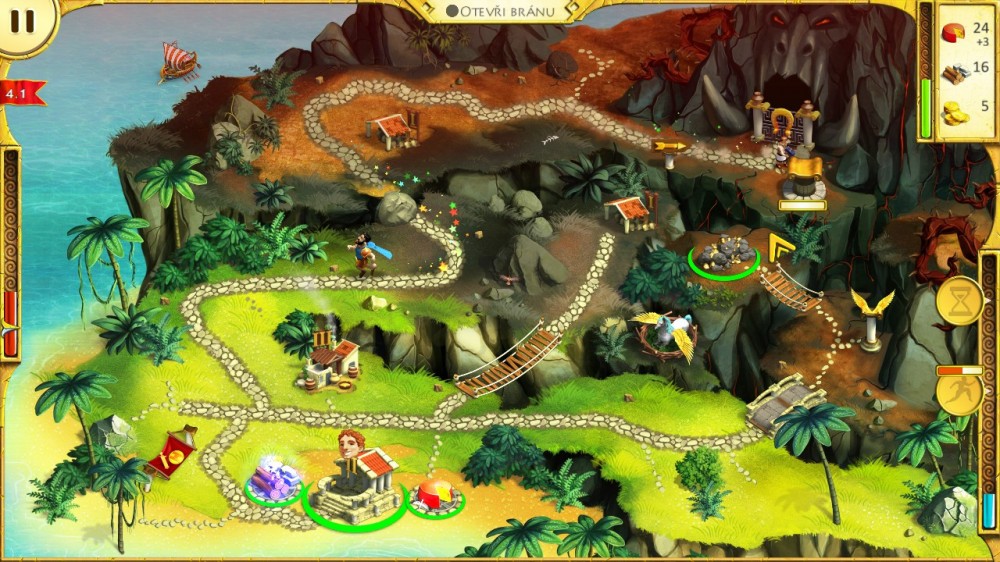Select the circled purple crystal pile
Screen dimensions: 1000x562
tap(273, 478)
